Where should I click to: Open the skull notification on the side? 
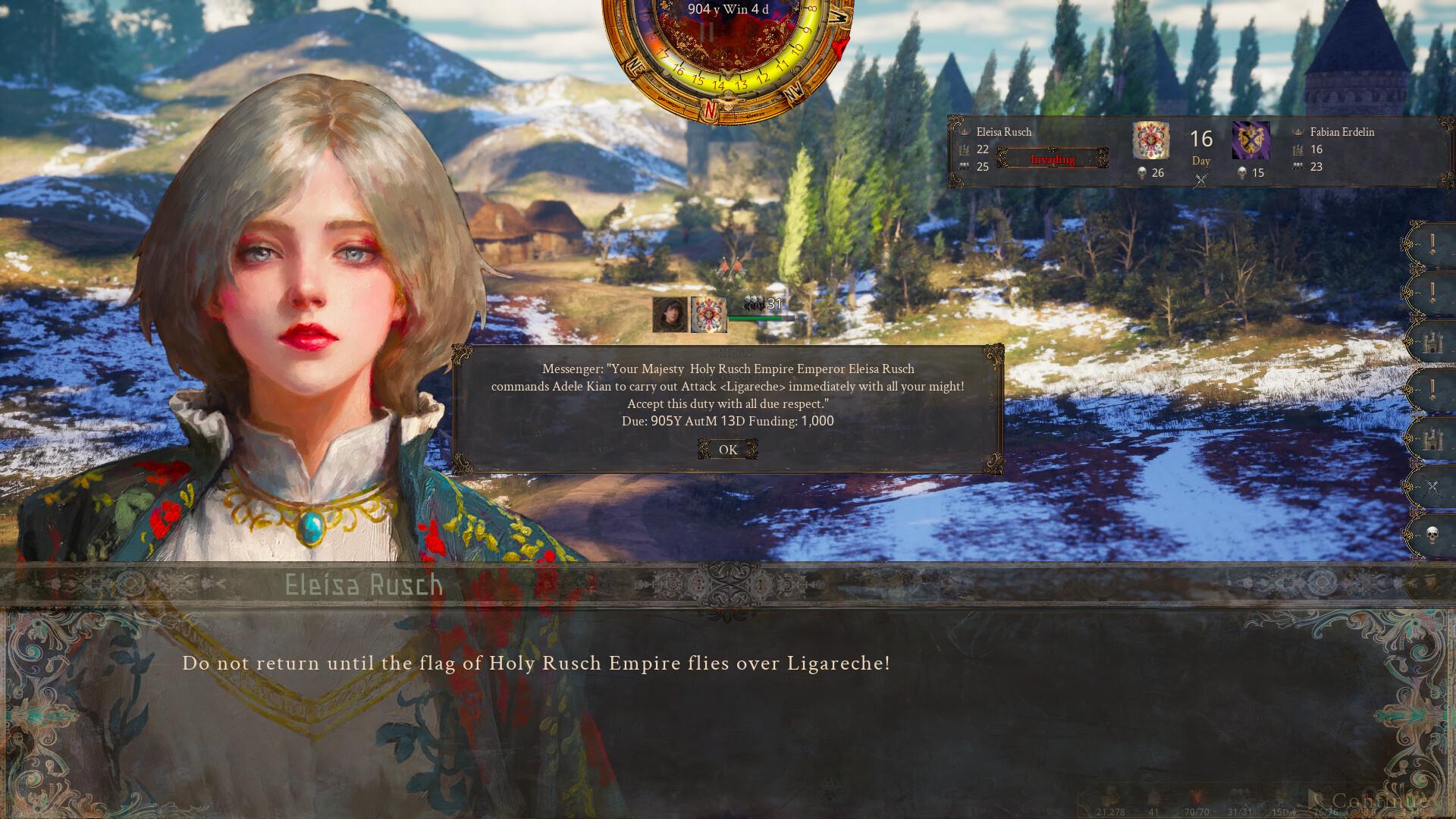pyautogui.click(x=1432, y=535)
